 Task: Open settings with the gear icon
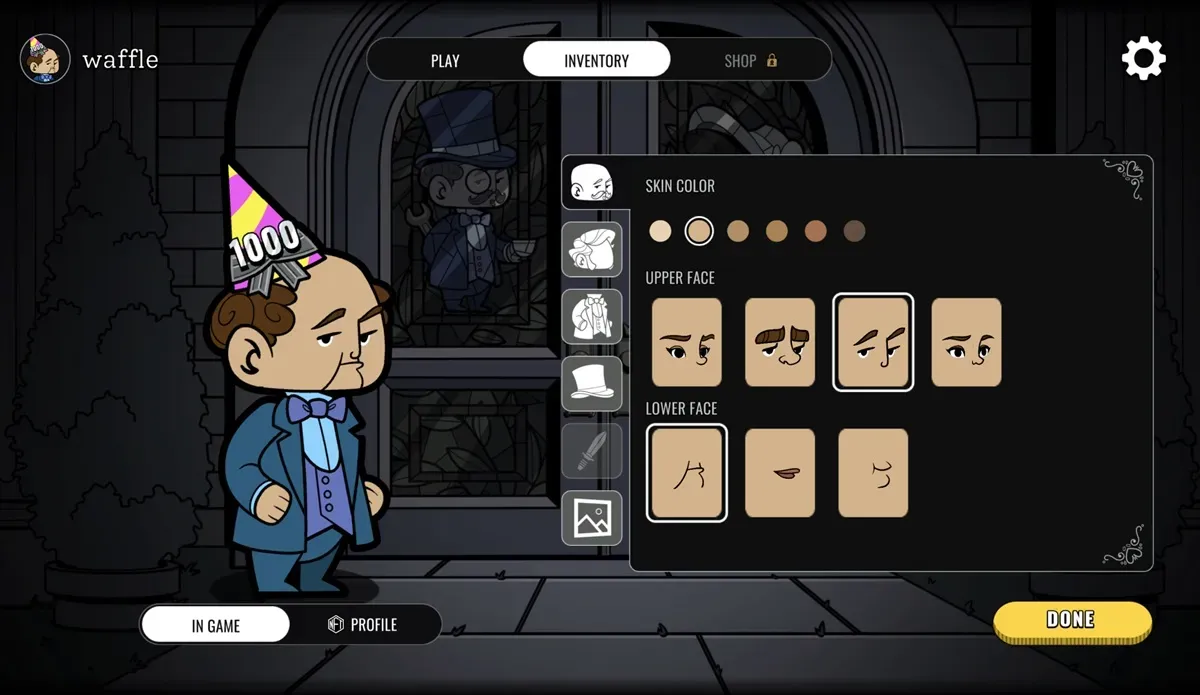pos(1143,59)
